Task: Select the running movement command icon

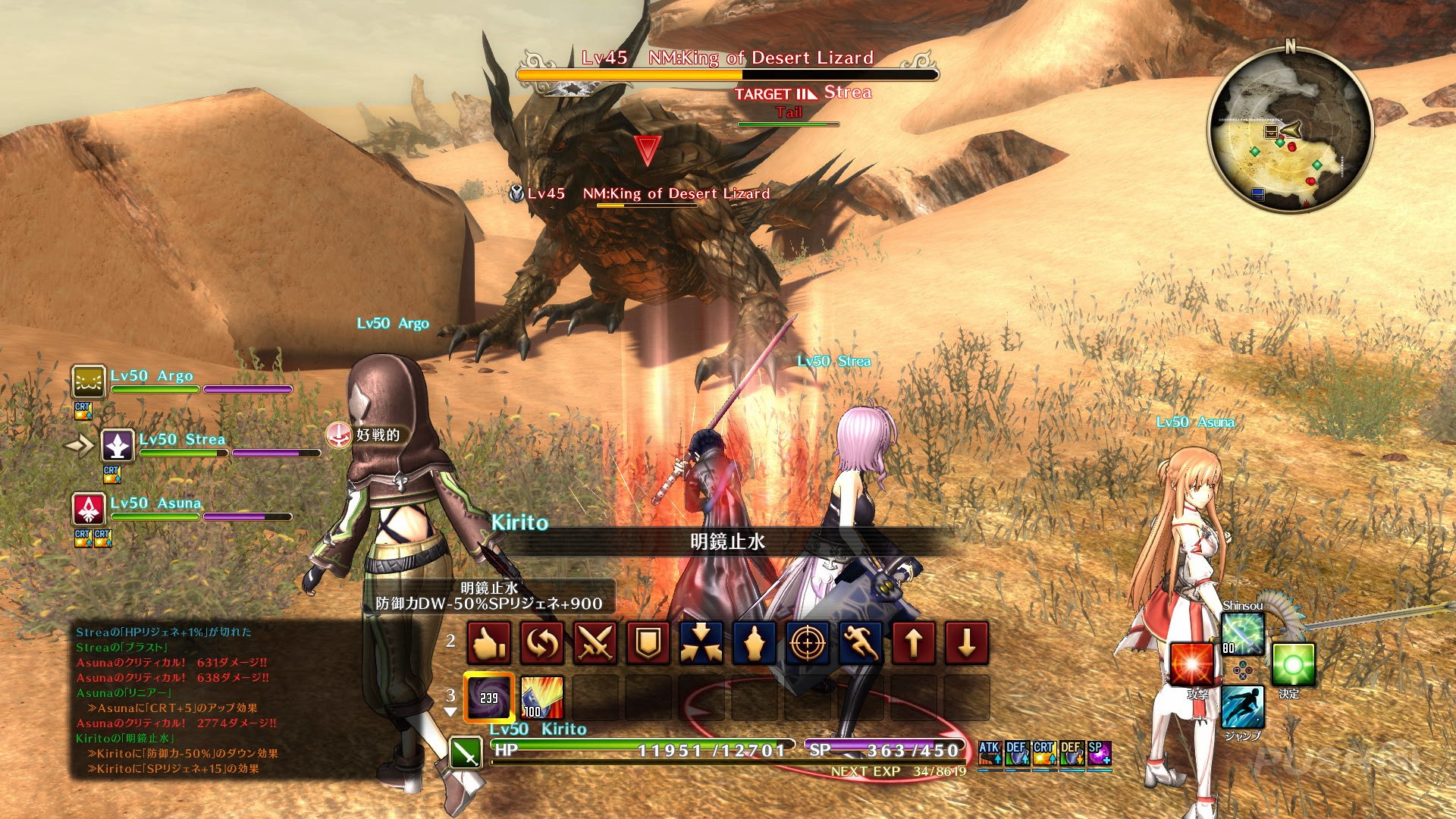Action: 859,643
